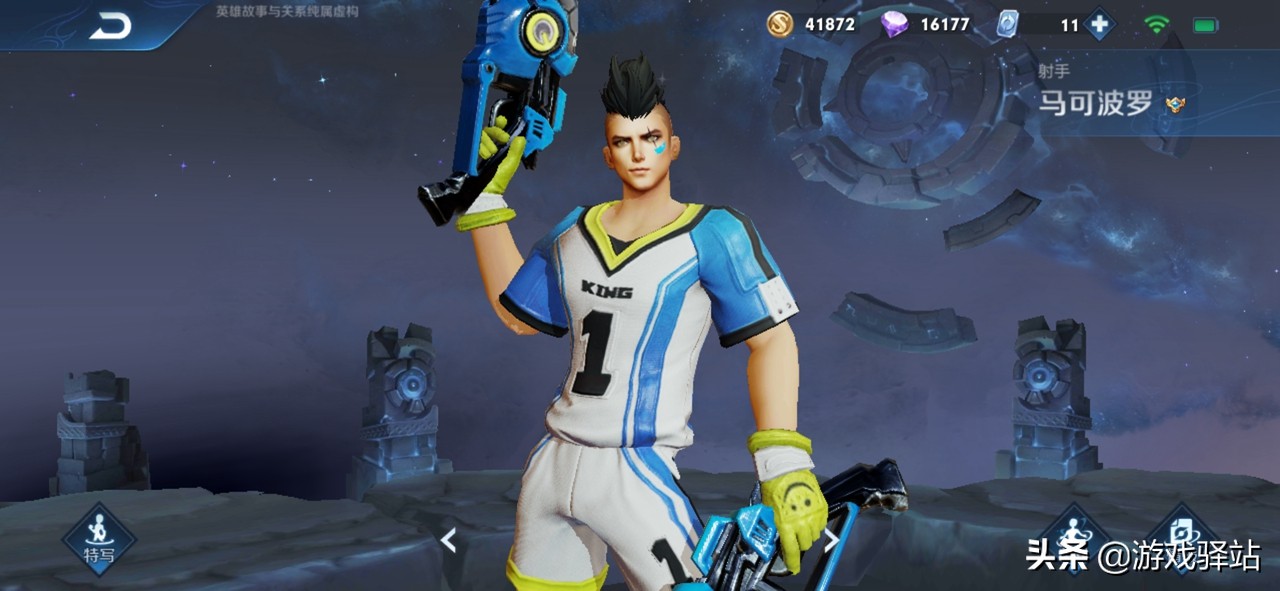1280x591 pixels.
Task: Tap the purple diamond currency icon
Action: point(895,24)
